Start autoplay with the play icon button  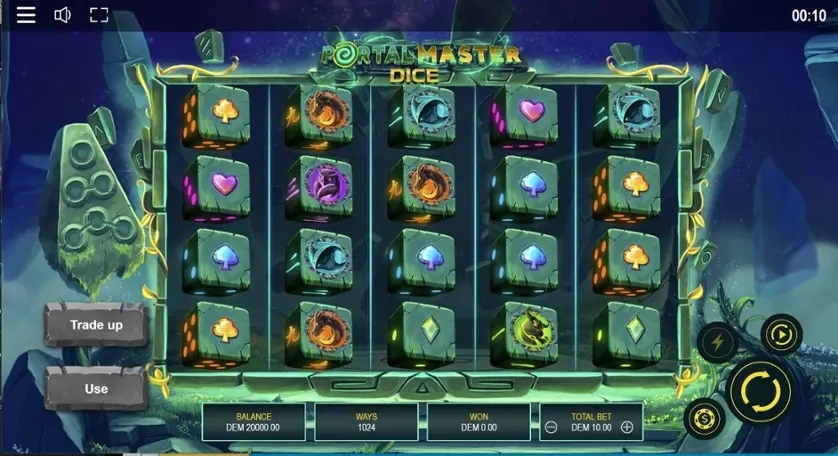point(780,334)
